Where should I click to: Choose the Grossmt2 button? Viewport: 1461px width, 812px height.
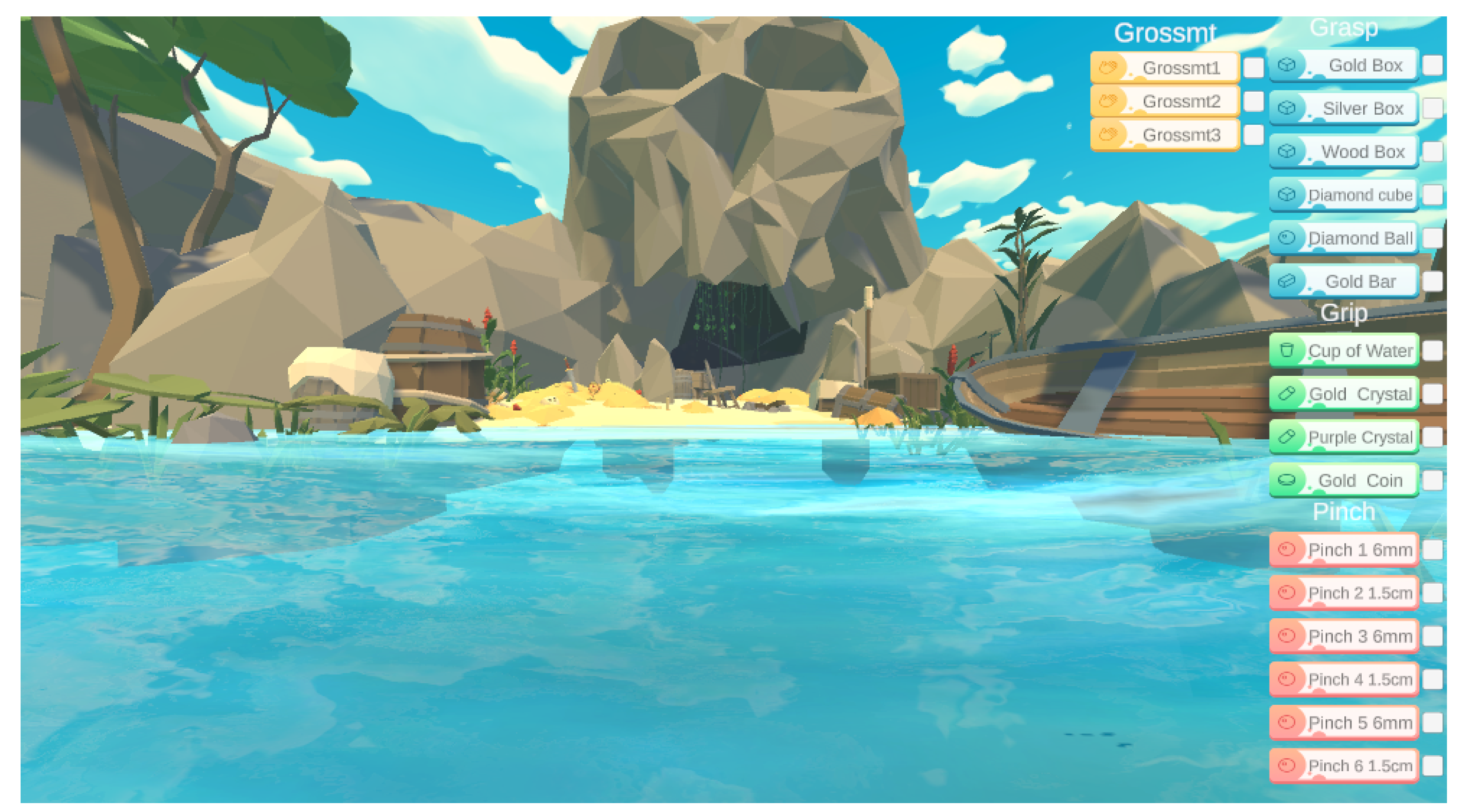[x=1165, y=101]
